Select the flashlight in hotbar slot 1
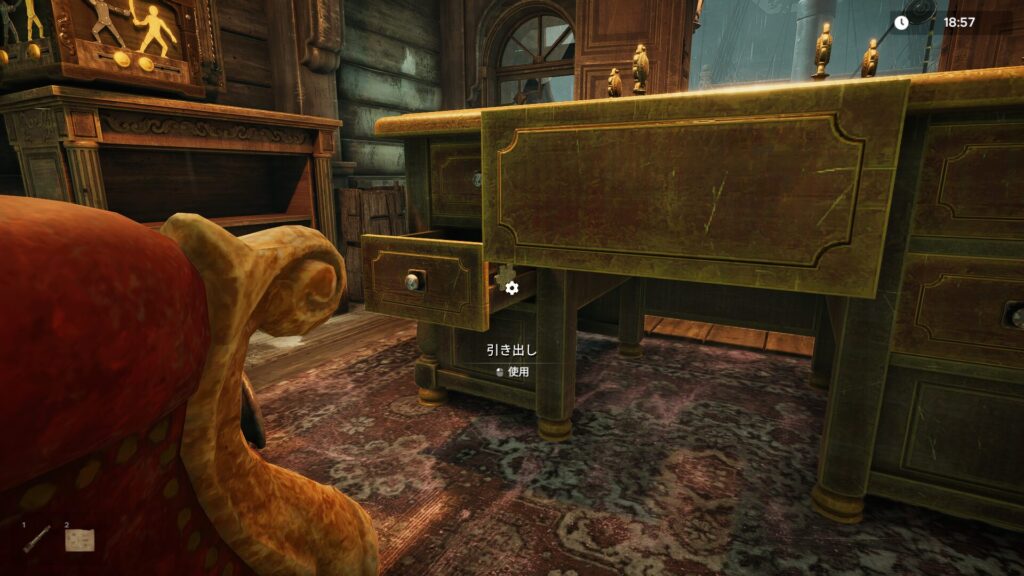The width and height of the screenshot is (1024, 576). pyautogui.click(x=37, y=540)
